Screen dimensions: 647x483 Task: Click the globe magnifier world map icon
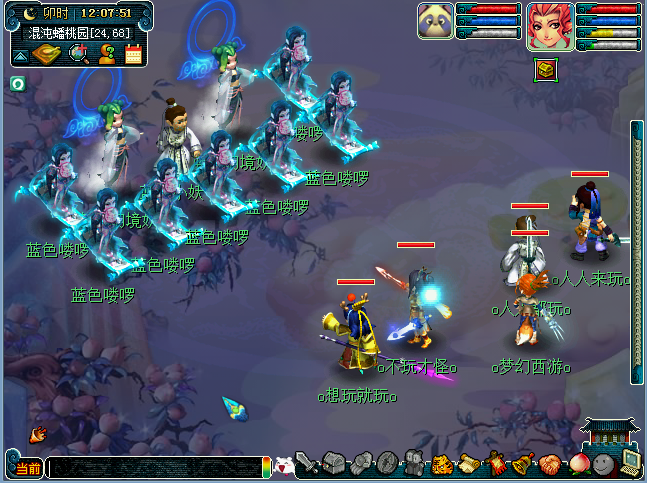78,54
